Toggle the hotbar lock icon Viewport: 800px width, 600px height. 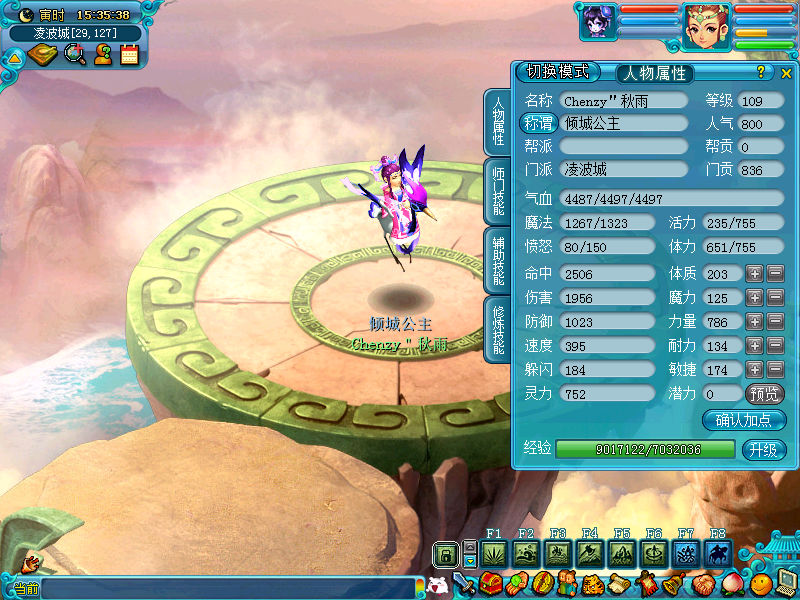(x=446, y=554)
